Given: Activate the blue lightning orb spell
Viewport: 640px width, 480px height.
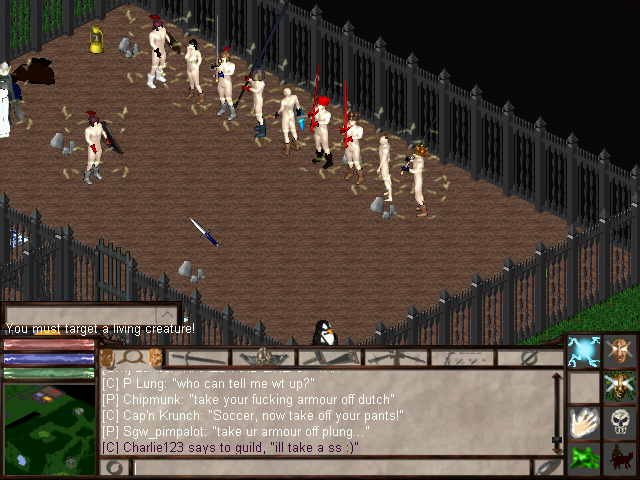Looking at the screenshot, I should tap(583, 352).
